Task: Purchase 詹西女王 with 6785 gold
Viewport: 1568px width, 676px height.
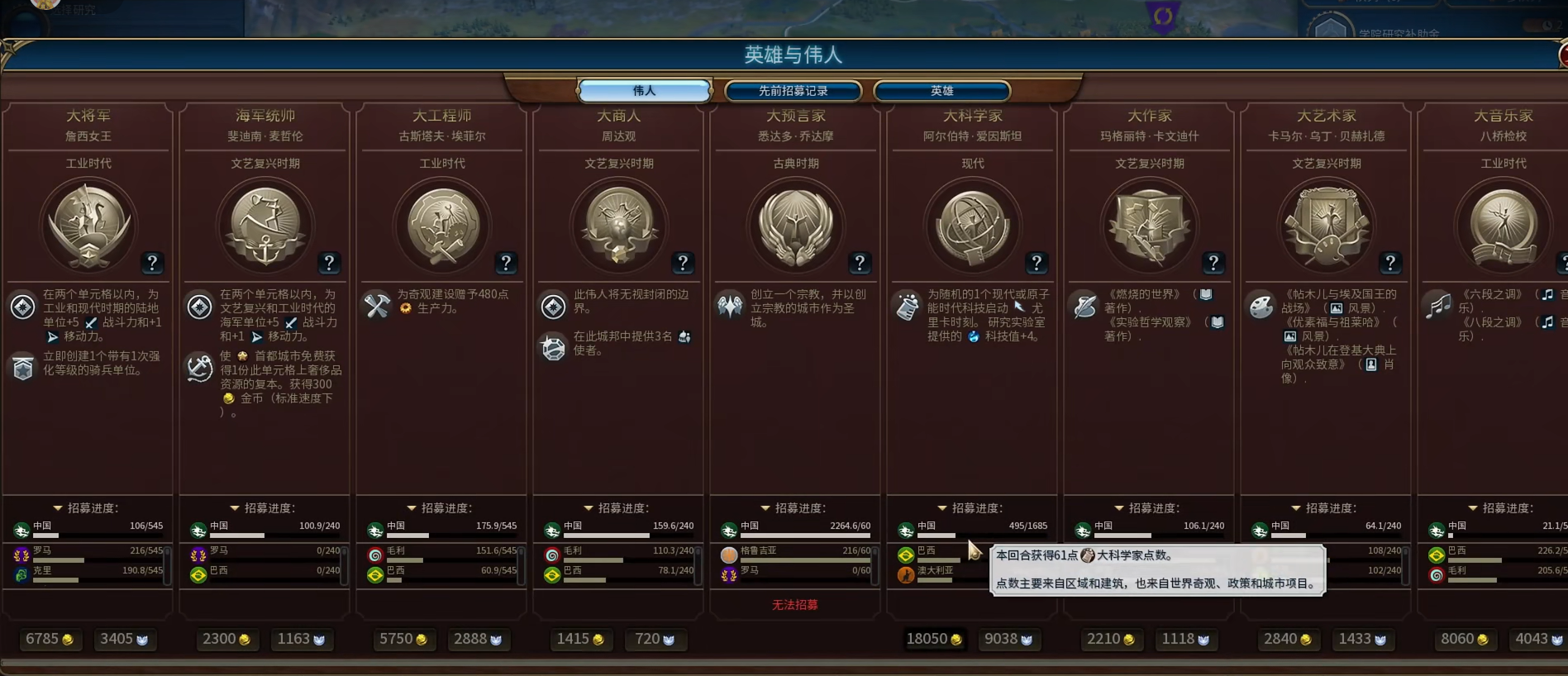Action: tap(50, 638)
